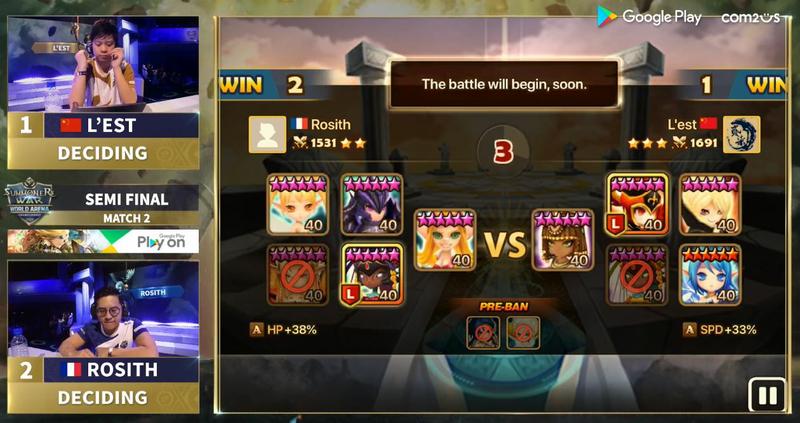This screenshot has width=800, height=423.
Task: Choose Rosith's dark purple armored monster
Action: pos(372,204)
